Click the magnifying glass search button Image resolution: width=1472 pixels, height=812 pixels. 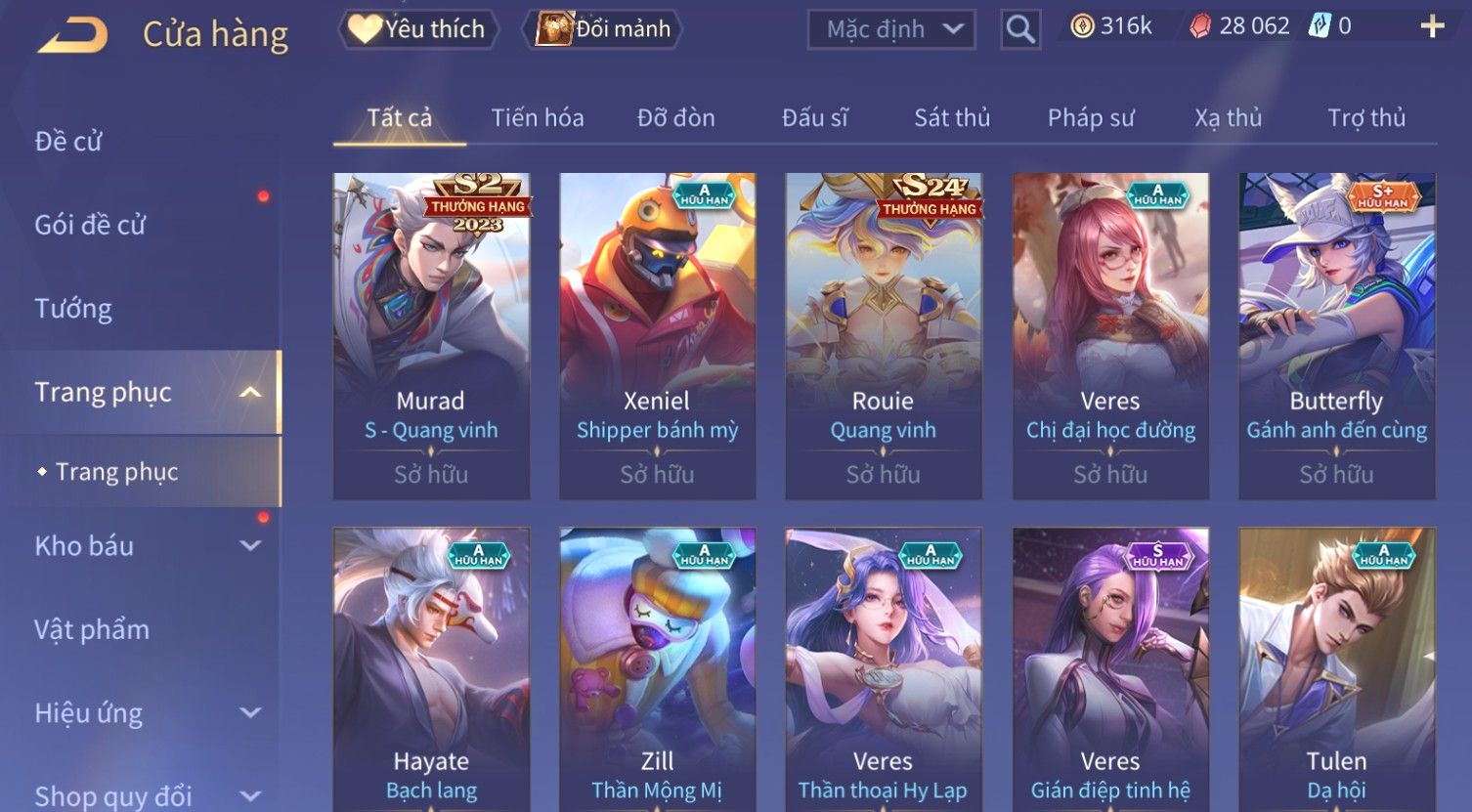[x=1020, y=29]
